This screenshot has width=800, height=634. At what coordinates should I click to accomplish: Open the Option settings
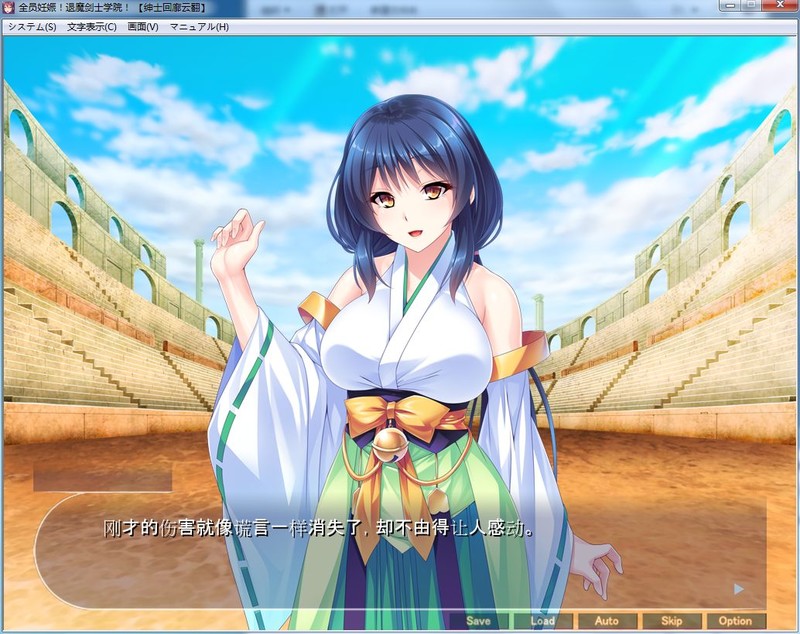tap(735, 621)
